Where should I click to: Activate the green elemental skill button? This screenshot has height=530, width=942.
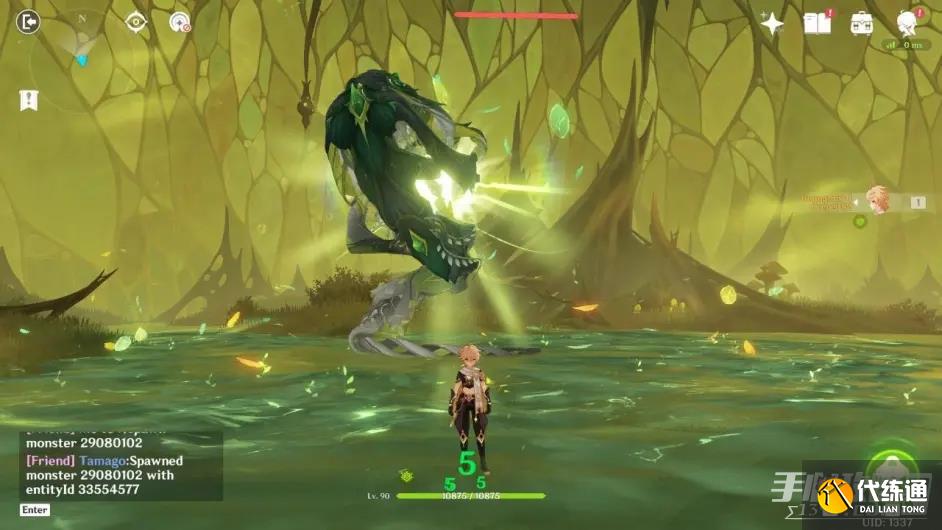[x=888, y=467]
